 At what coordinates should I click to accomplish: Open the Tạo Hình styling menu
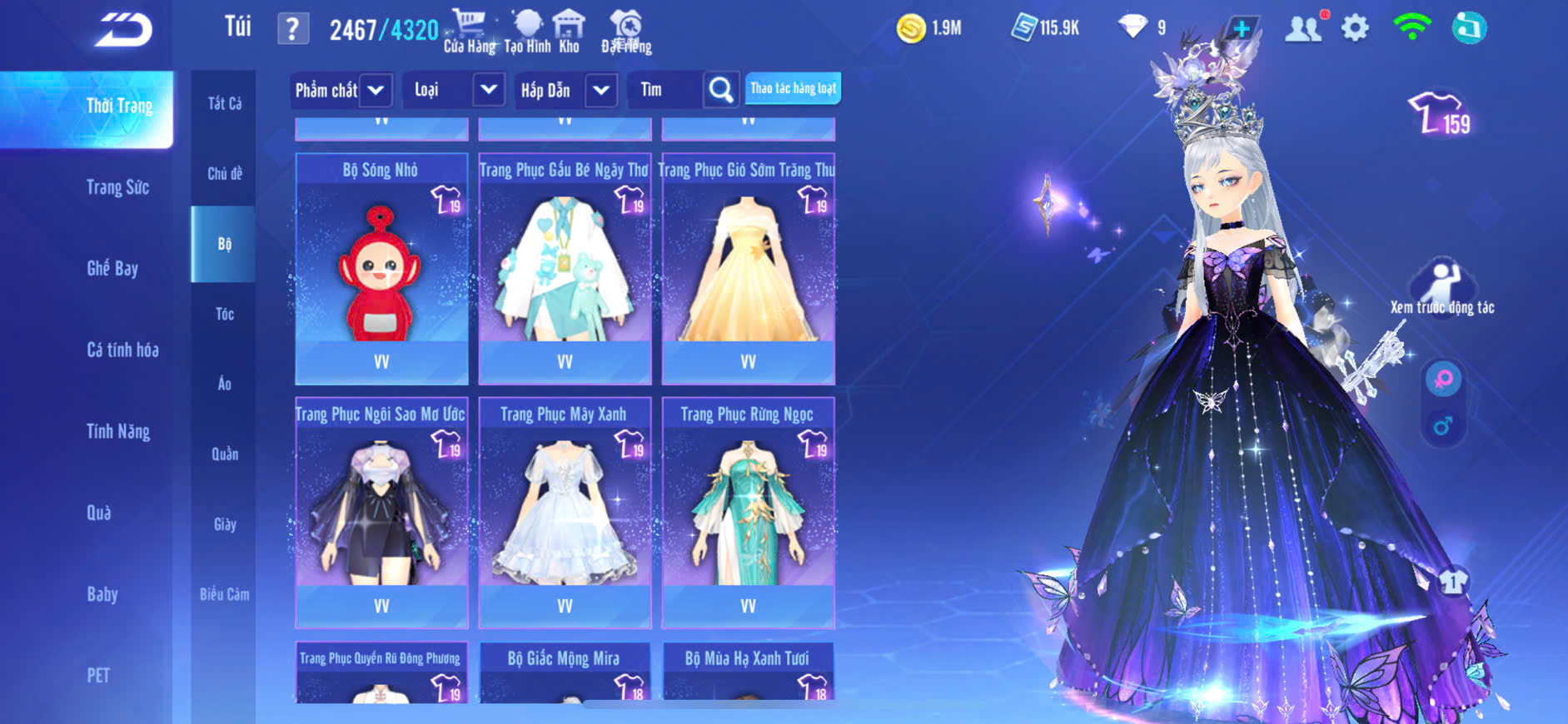point(527,32)
